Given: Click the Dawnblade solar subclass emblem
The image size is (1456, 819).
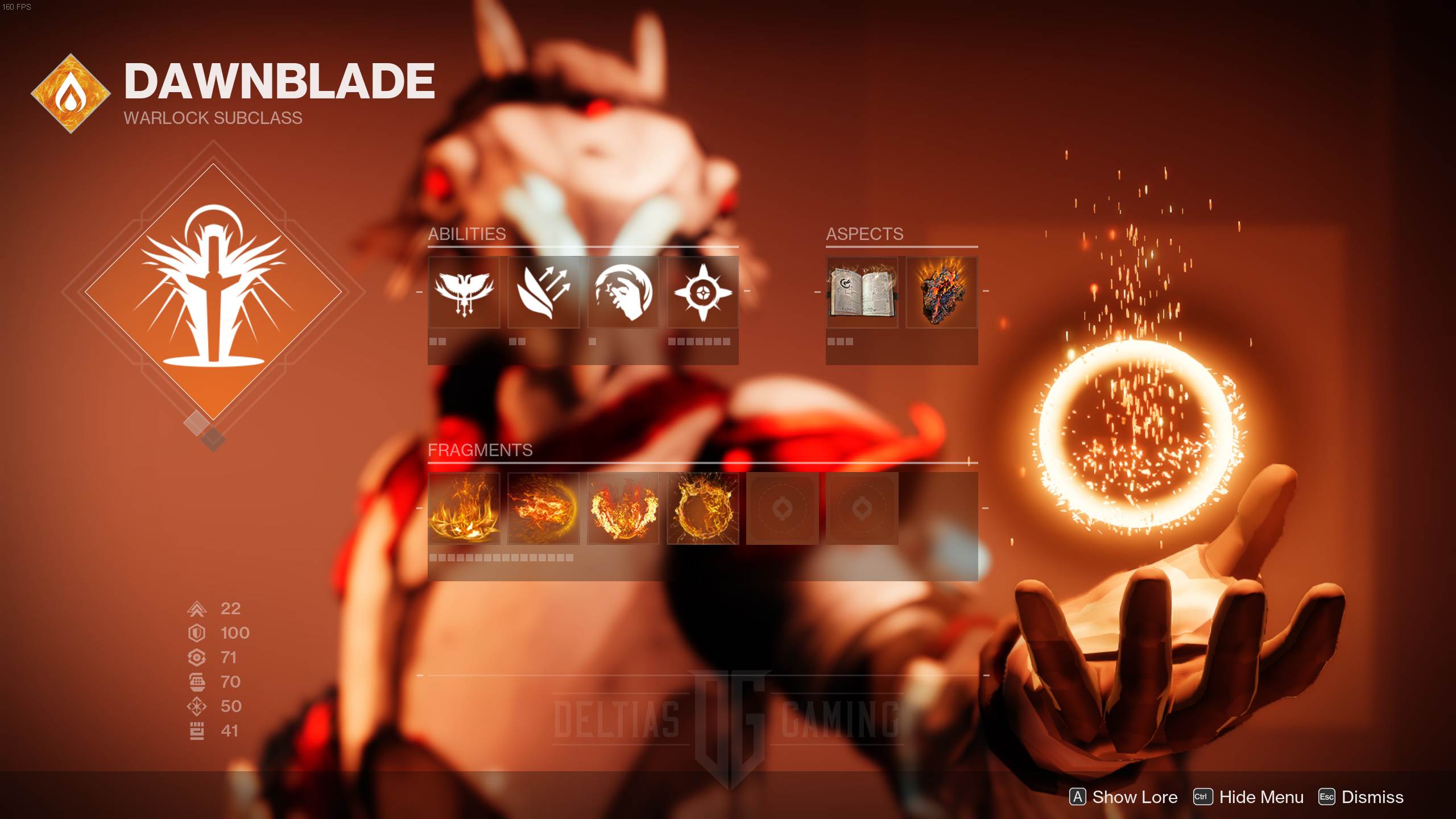Looking at the screenshot, I should point(71,94).
